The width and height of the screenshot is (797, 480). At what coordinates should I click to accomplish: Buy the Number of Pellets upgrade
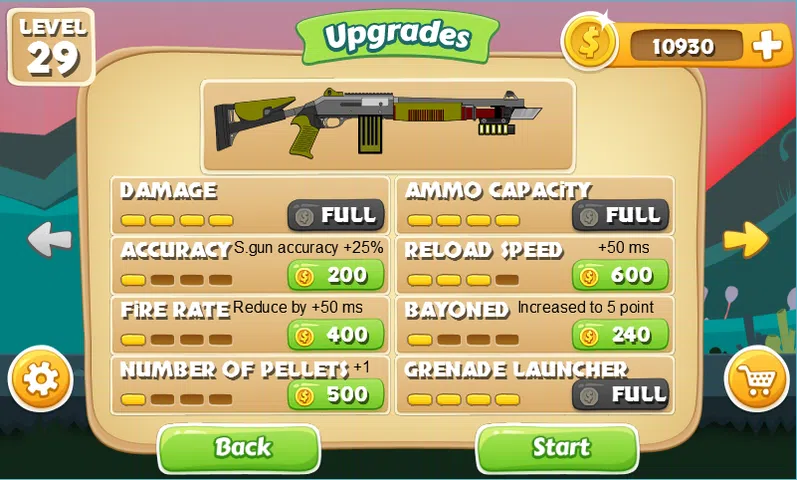coord(335,395)
